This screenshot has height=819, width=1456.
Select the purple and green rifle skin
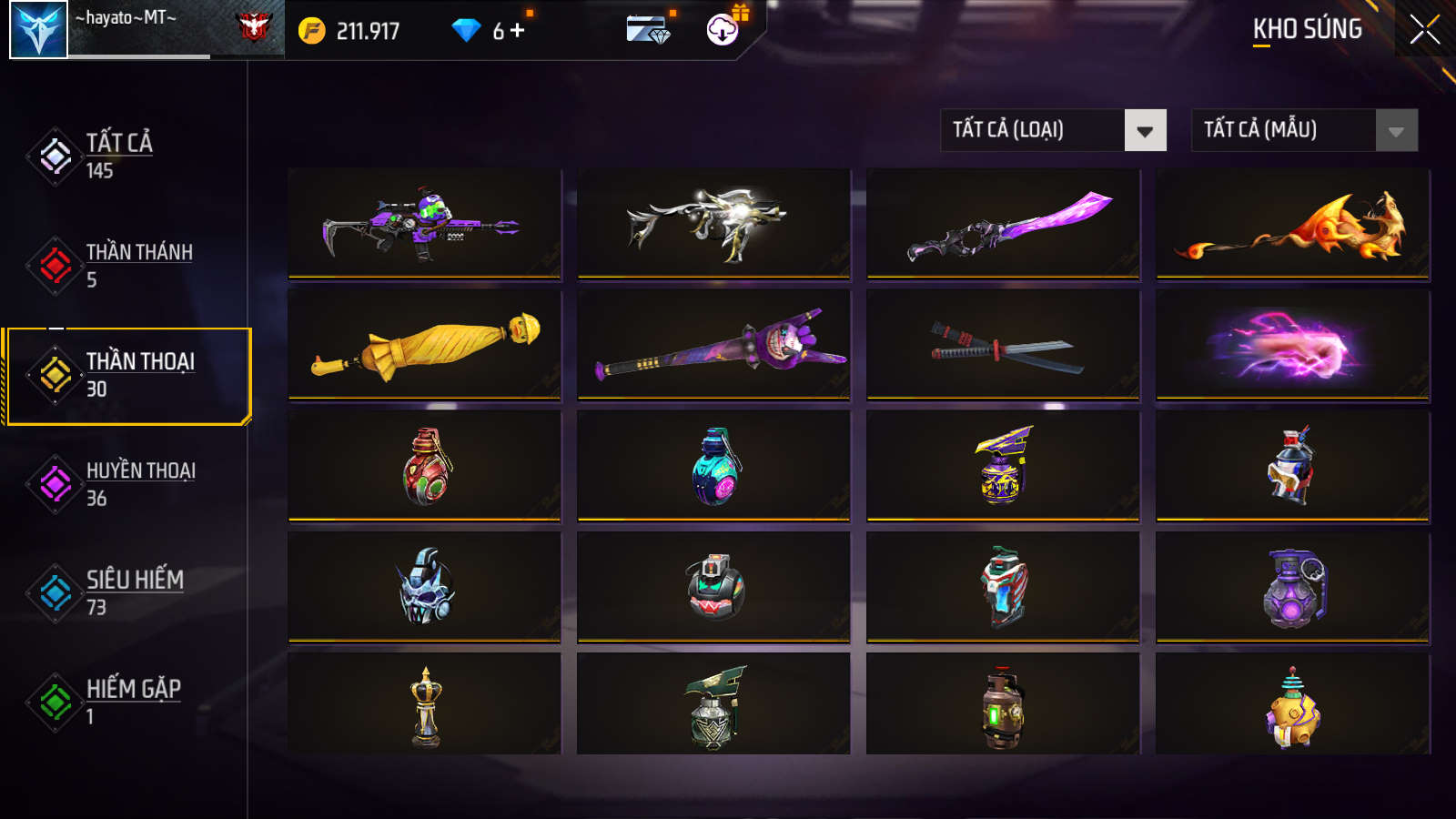(x=424, y=223)
